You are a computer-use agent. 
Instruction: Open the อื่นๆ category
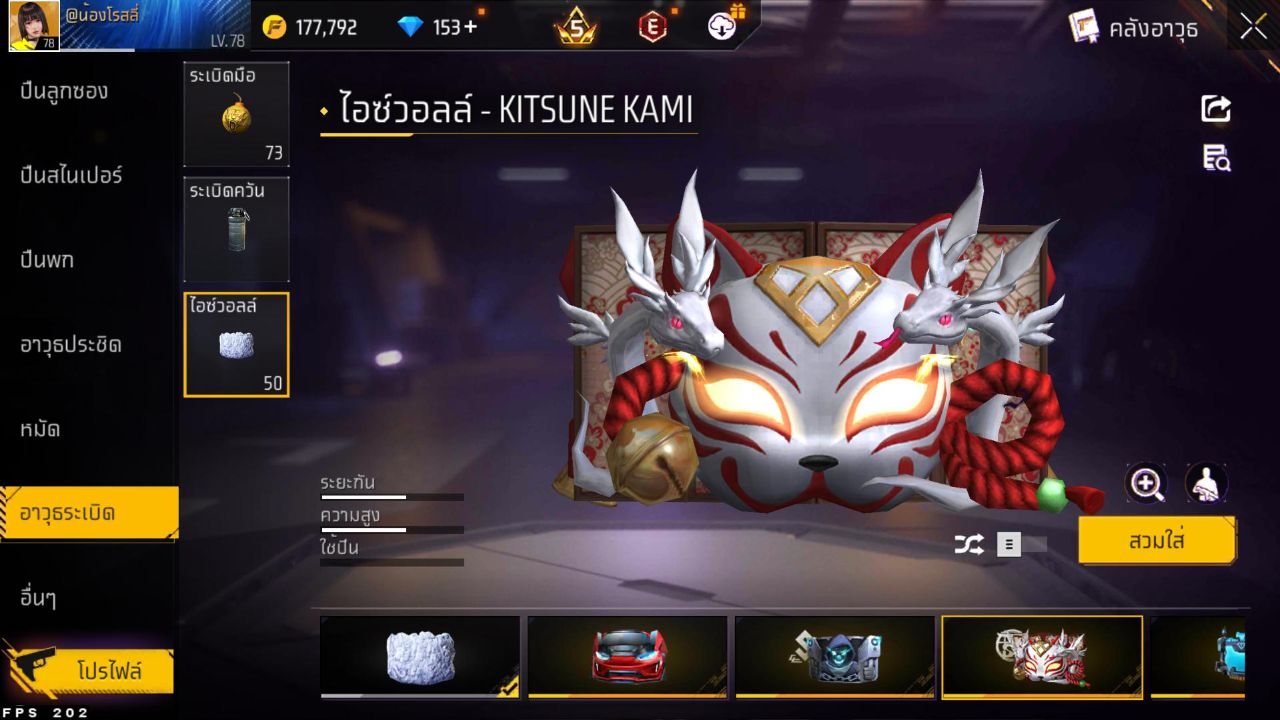38,599
